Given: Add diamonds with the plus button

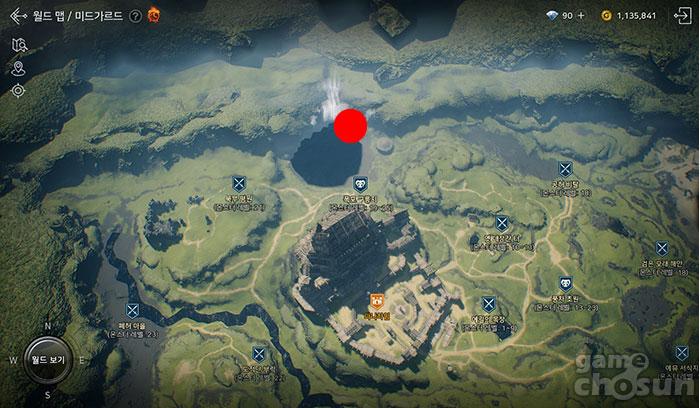Looking at the screenshot, I should (x=582, y=16).
